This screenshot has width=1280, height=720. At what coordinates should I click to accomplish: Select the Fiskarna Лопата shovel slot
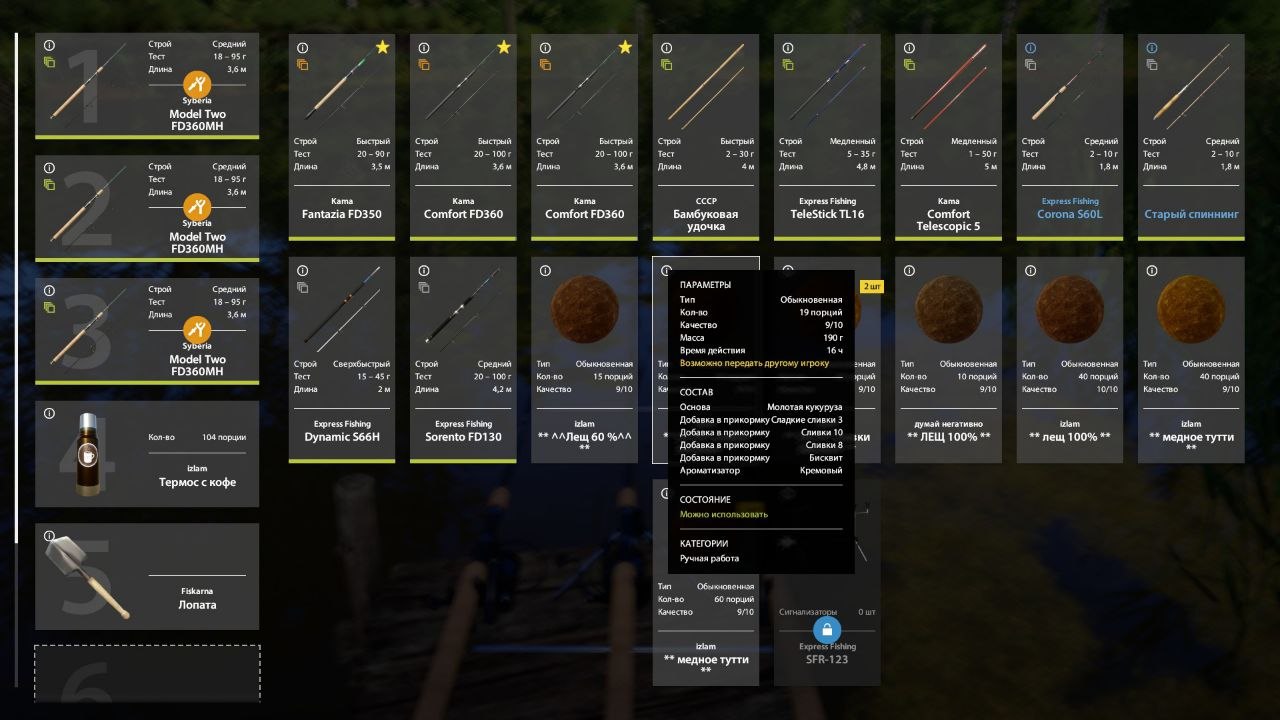click(147, 577)
